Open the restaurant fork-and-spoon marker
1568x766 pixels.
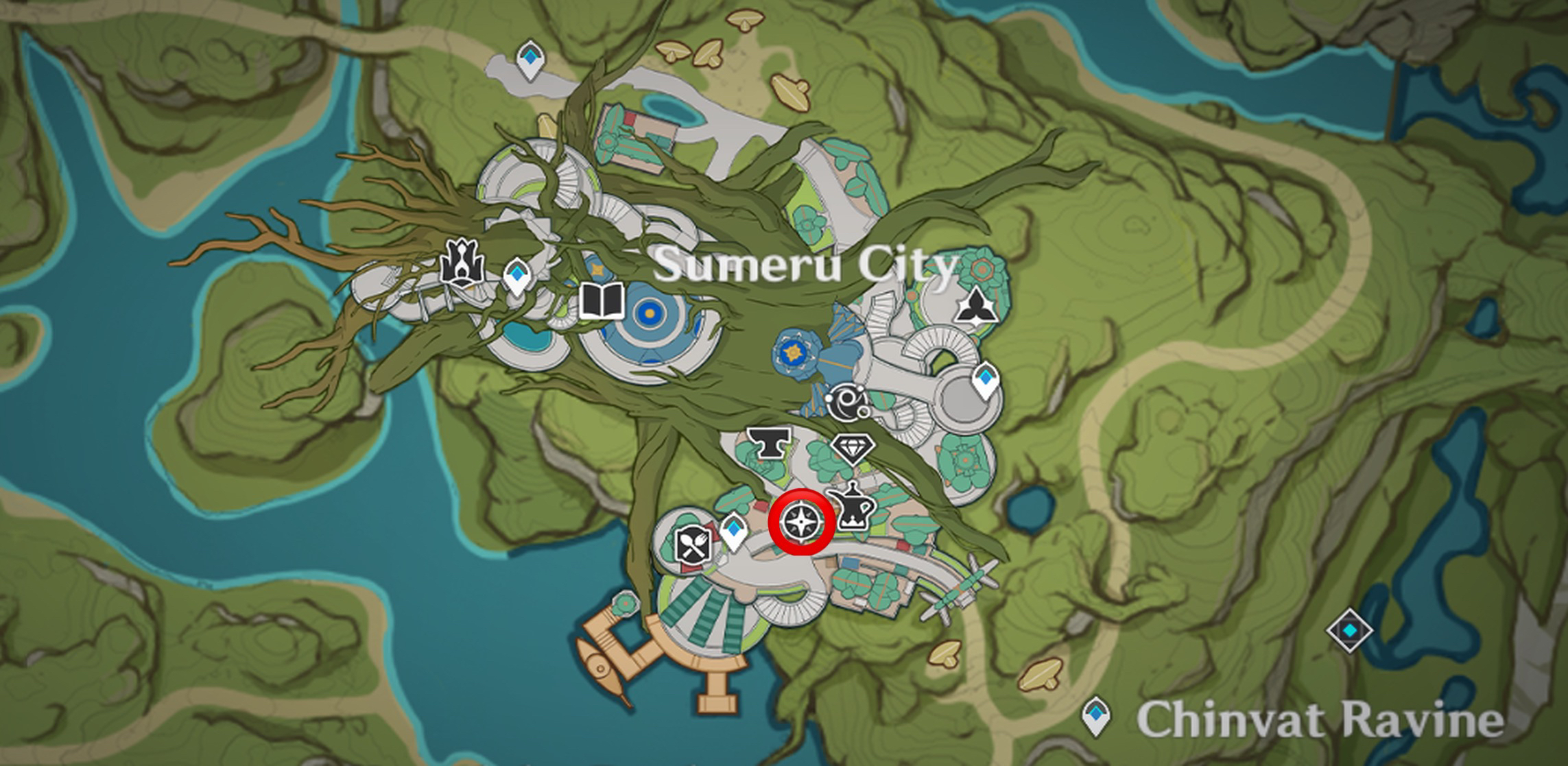pos(691,545)
